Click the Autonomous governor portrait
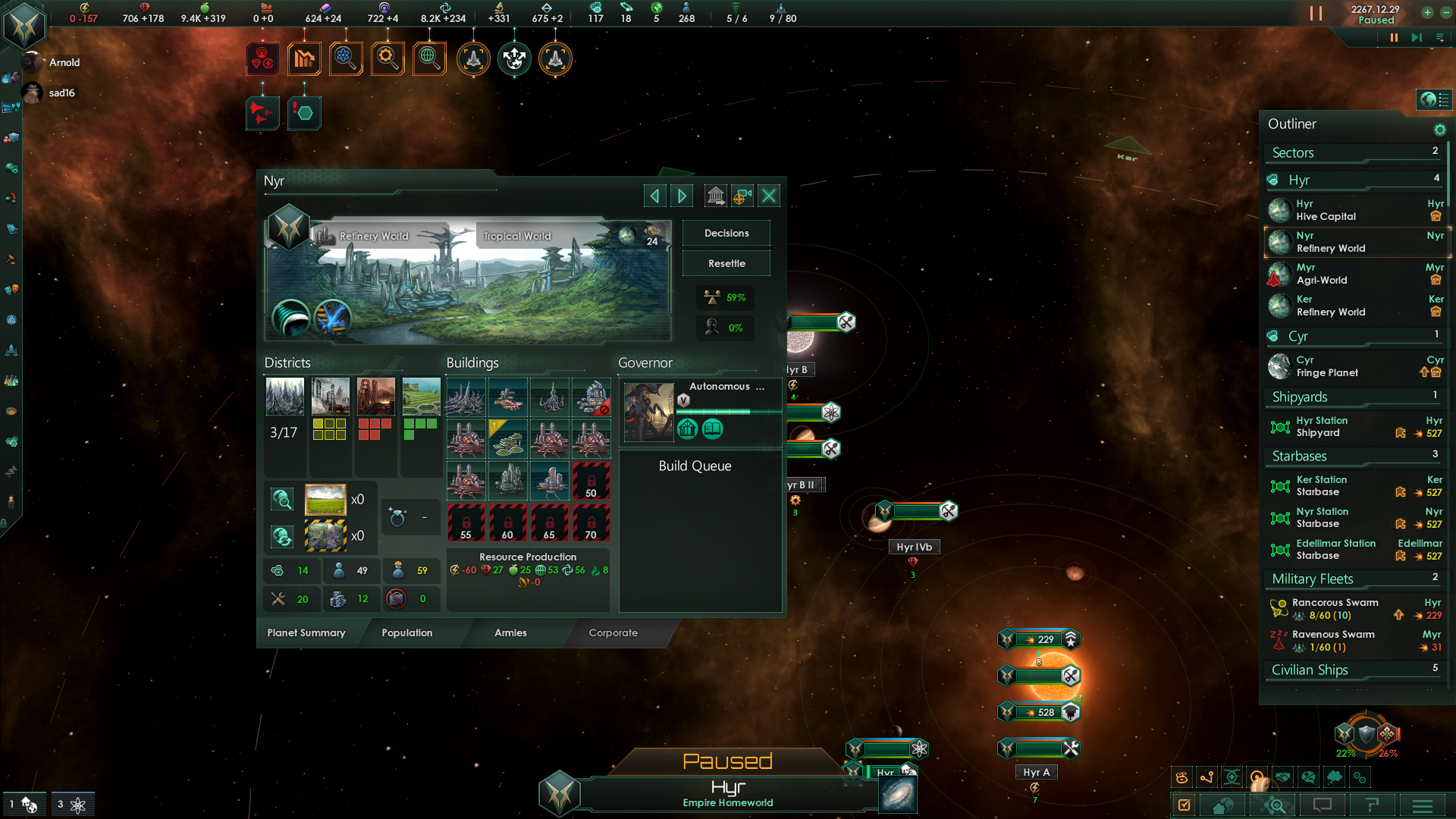This screenshot has width=1456, height=819. click(648, 412)
